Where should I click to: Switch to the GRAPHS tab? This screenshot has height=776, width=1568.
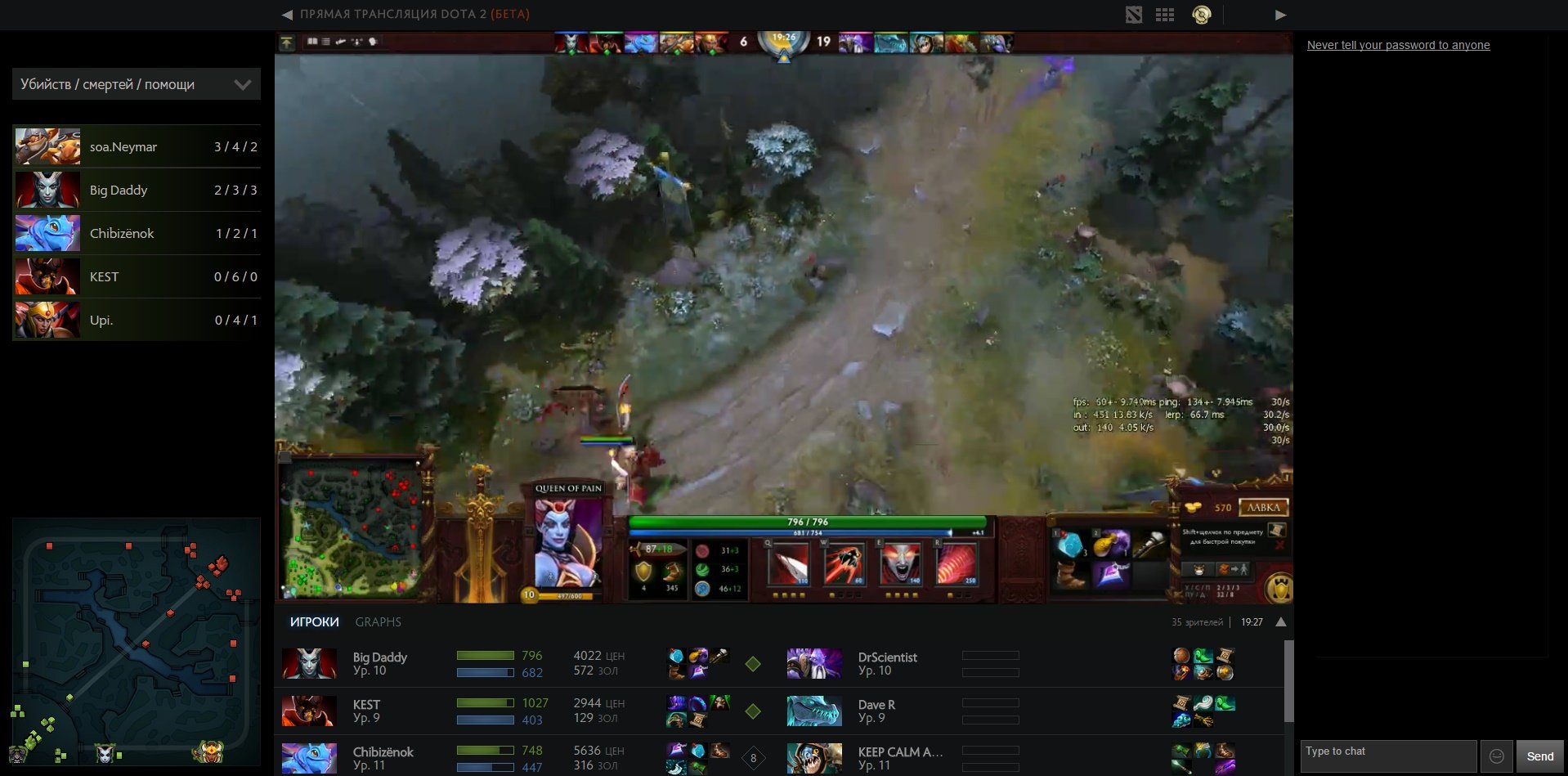tap(378, 622)
